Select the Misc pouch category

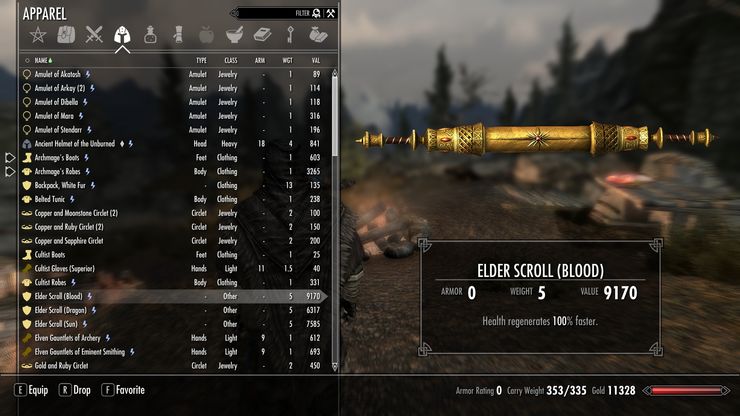(x=316, y=36)
